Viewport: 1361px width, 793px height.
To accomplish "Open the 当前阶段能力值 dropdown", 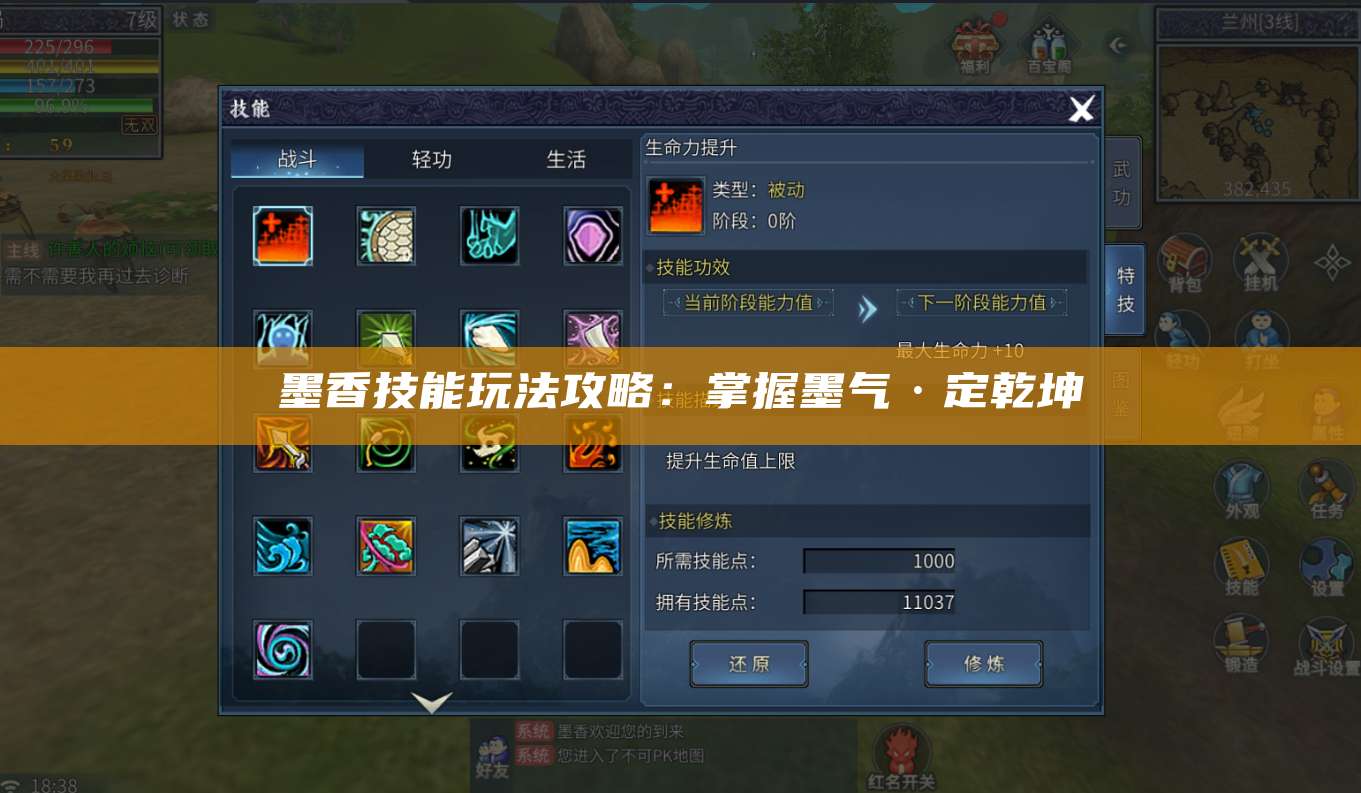I will pos(748,302).
